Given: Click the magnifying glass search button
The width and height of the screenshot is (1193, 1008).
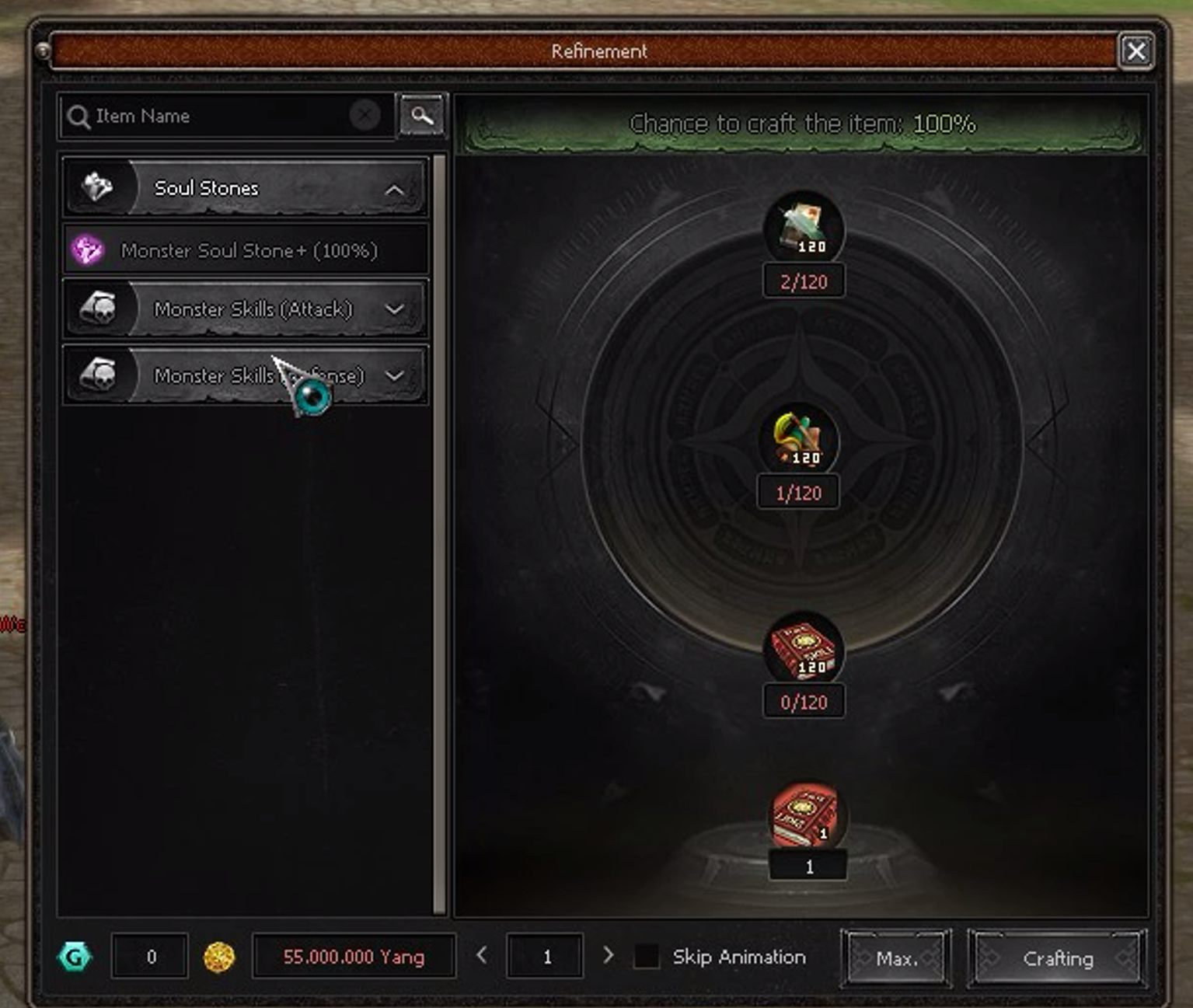Looking at the screenshot, I should click(422, 116).
